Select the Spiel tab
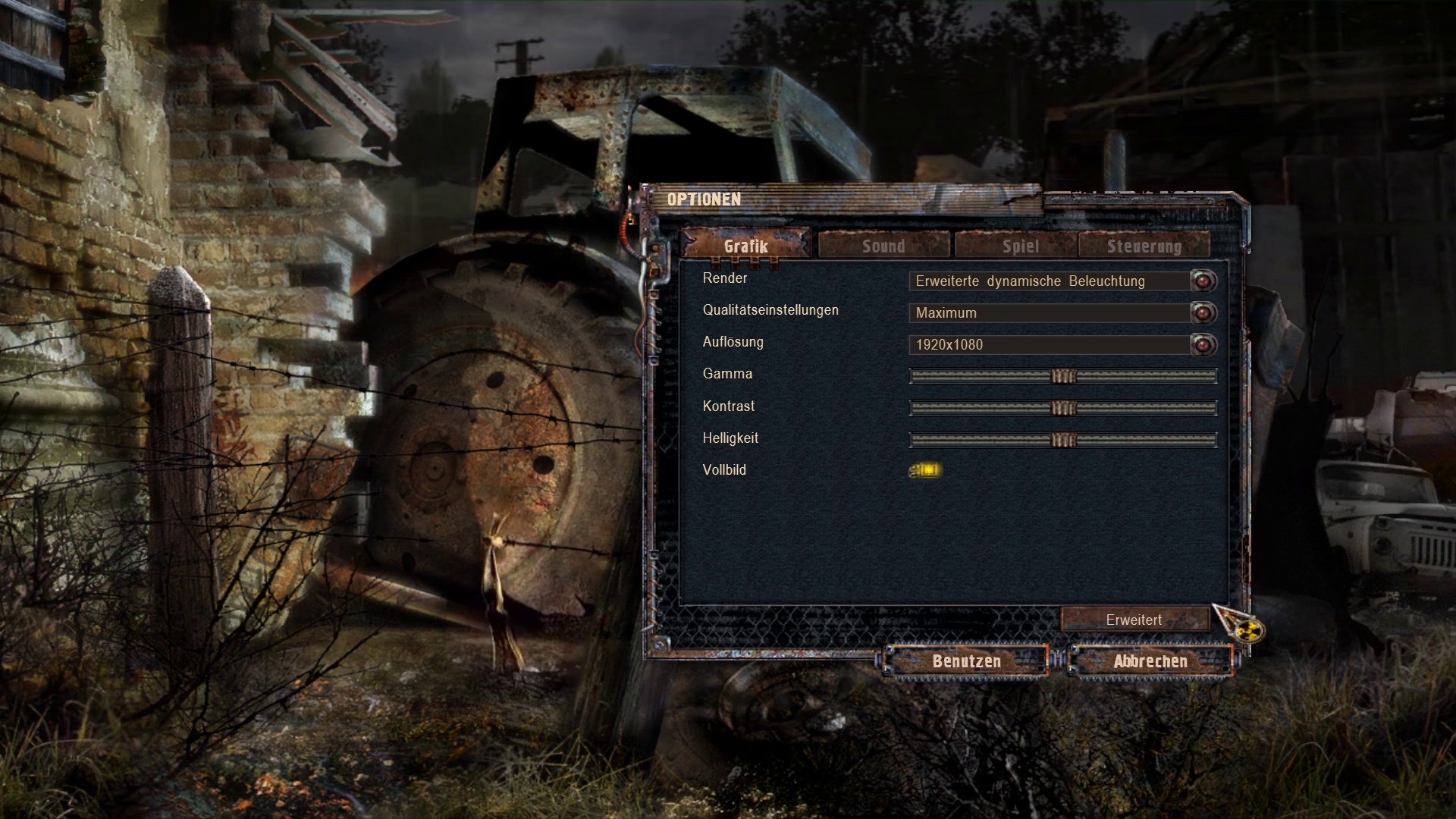 (1020, 246)
